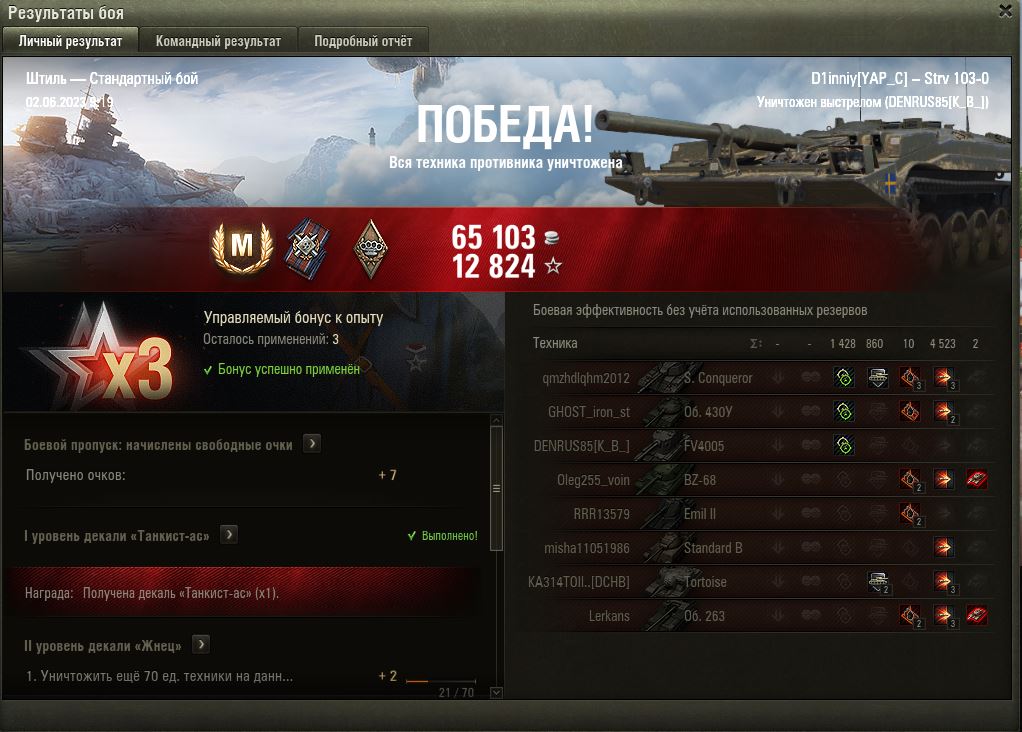Open the Подробный отчёт tab
This screenshot has height=732, width=1022.
pos(363,41)
